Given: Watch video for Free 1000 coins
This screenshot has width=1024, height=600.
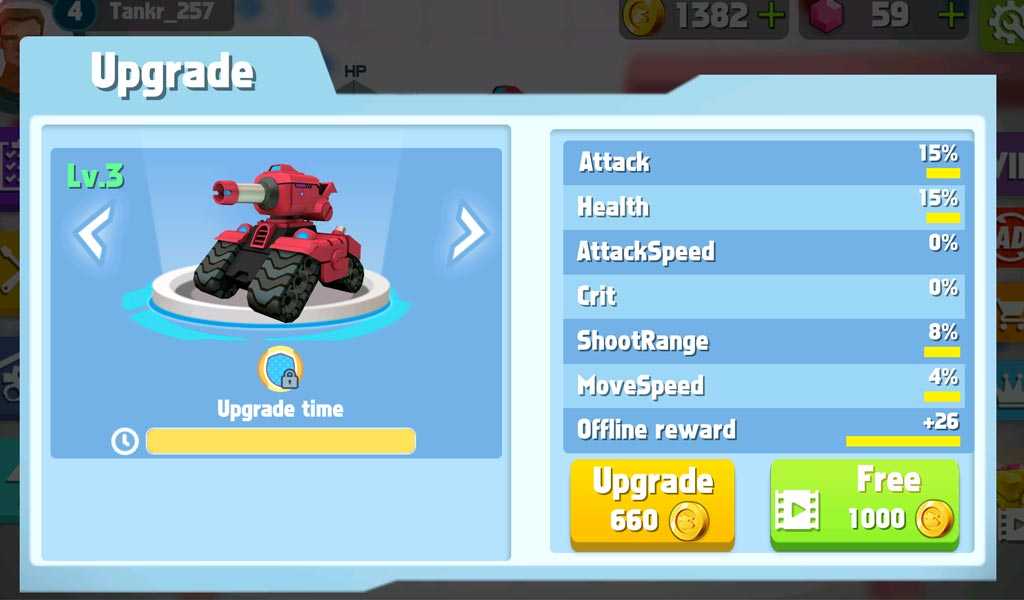Looking at the screenshot, I should click(x=864, y=503).
